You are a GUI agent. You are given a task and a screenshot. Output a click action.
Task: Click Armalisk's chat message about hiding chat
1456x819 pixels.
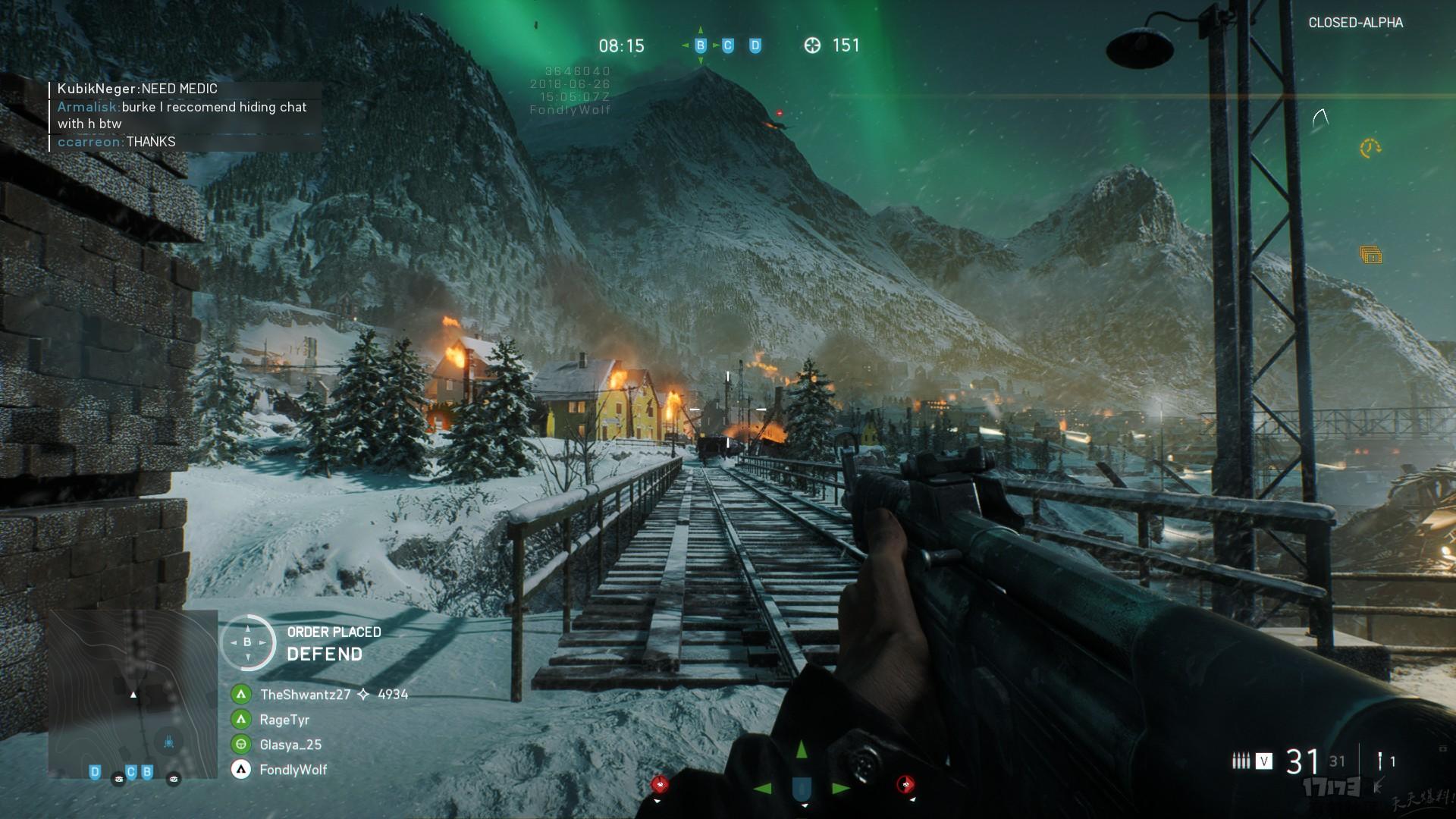click(x=182, y=115)
